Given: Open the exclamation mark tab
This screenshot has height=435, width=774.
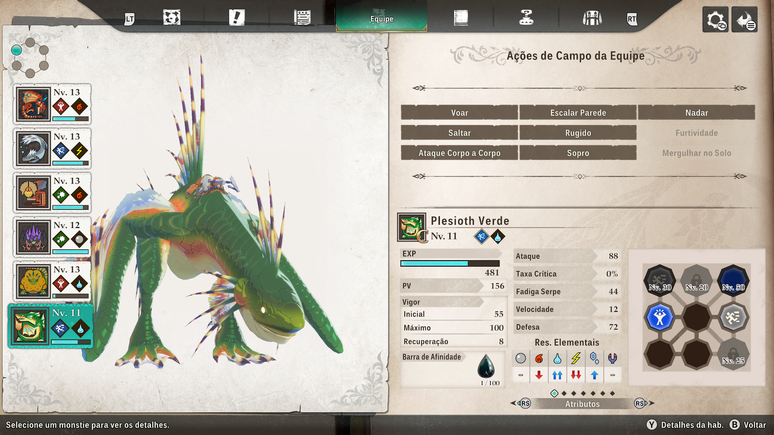Looking at the screenshot, I should pyautogui.click(x=236, y=17).
